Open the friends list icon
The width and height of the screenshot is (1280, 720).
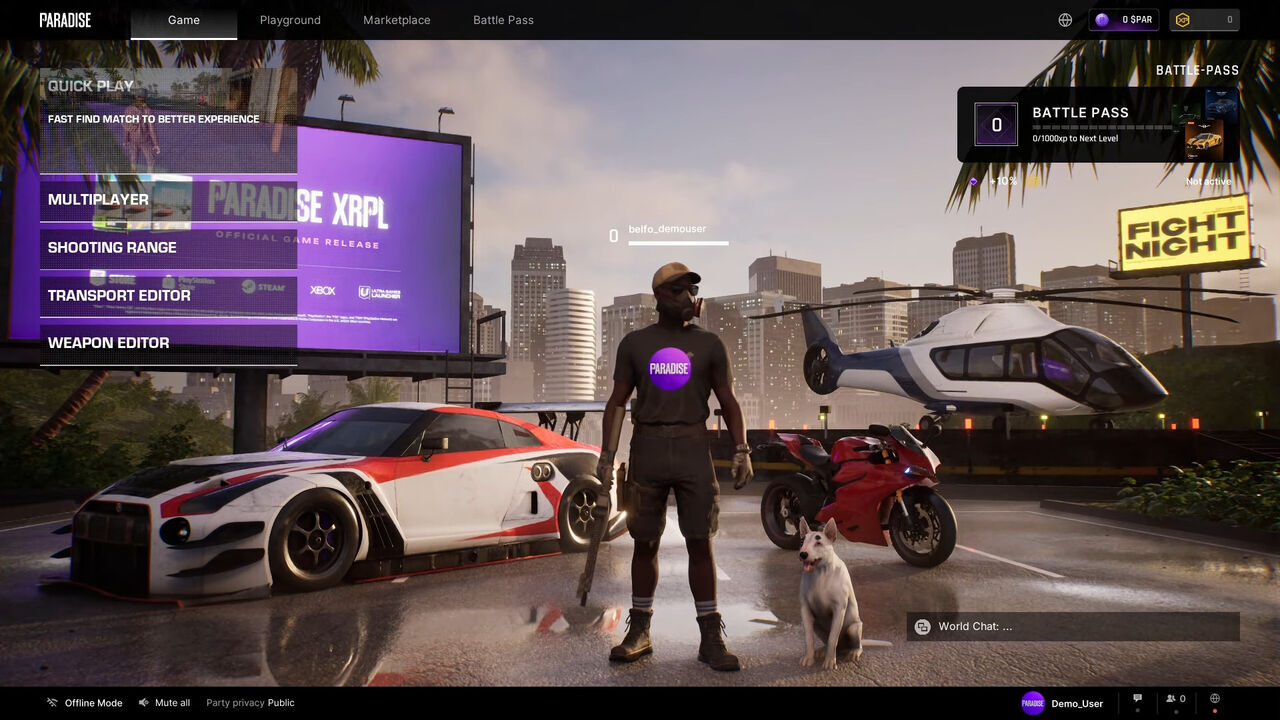pos(1176,700)
